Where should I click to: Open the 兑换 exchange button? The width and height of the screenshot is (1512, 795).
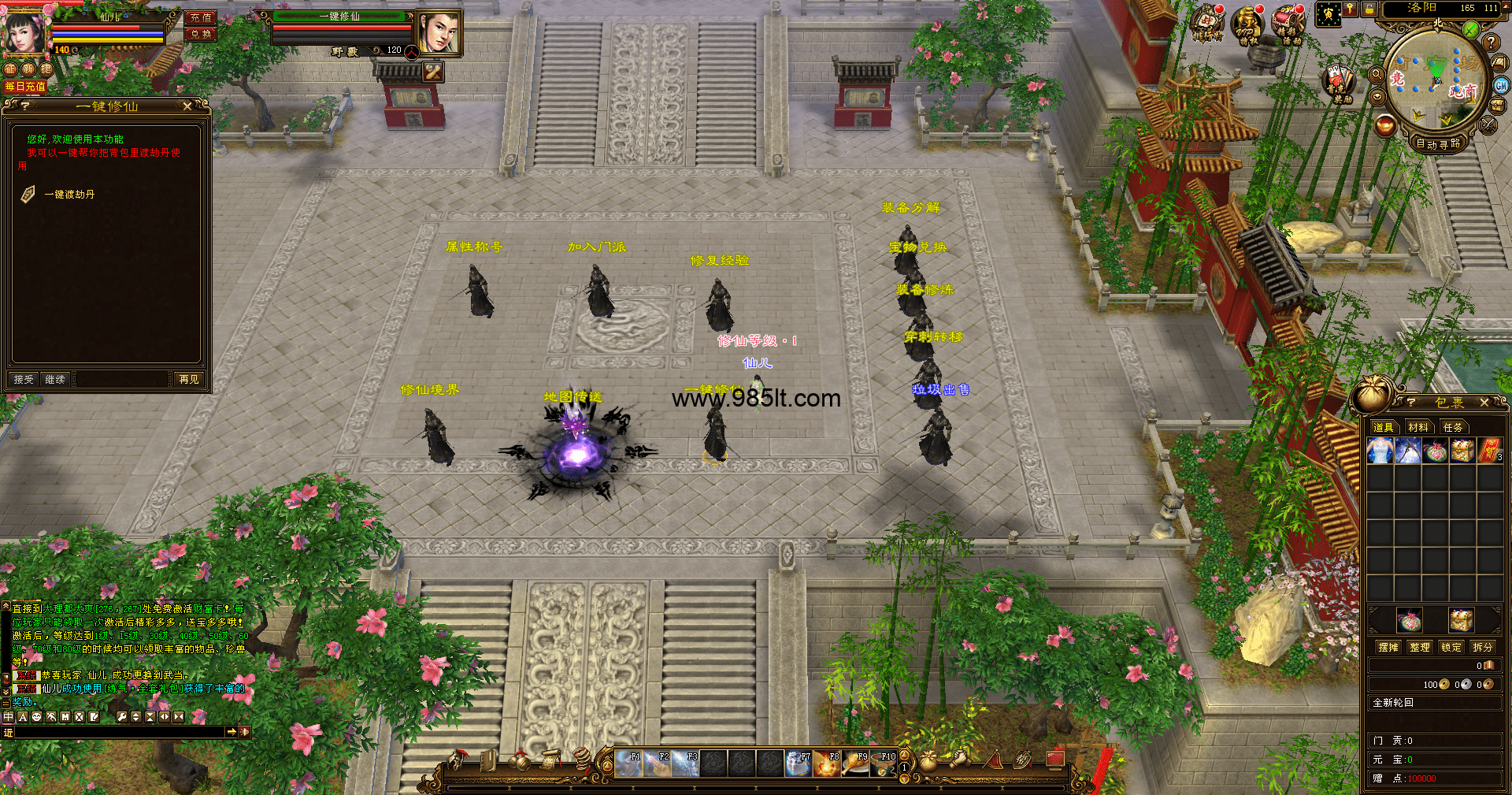201,34
